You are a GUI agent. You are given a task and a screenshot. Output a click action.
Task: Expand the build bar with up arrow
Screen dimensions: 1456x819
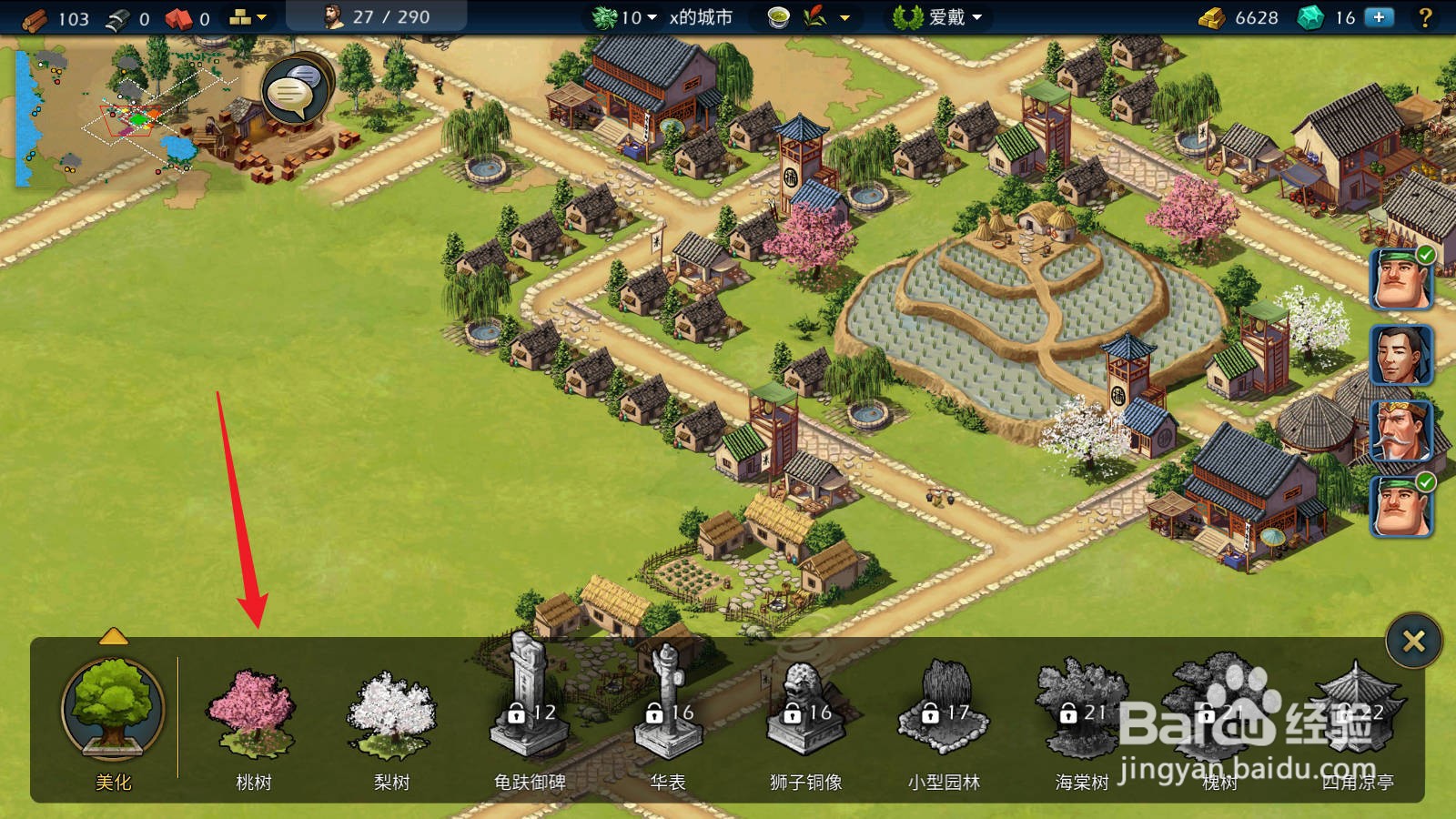[x=113, y=636]
